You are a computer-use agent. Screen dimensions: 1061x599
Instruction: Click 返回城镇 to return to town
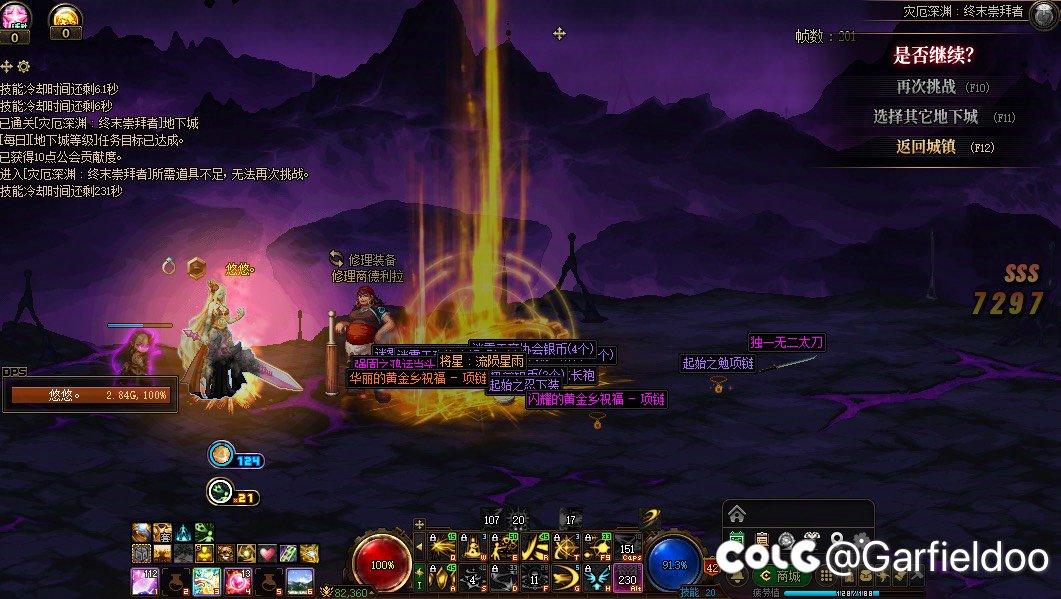click(x=926, y=147)
